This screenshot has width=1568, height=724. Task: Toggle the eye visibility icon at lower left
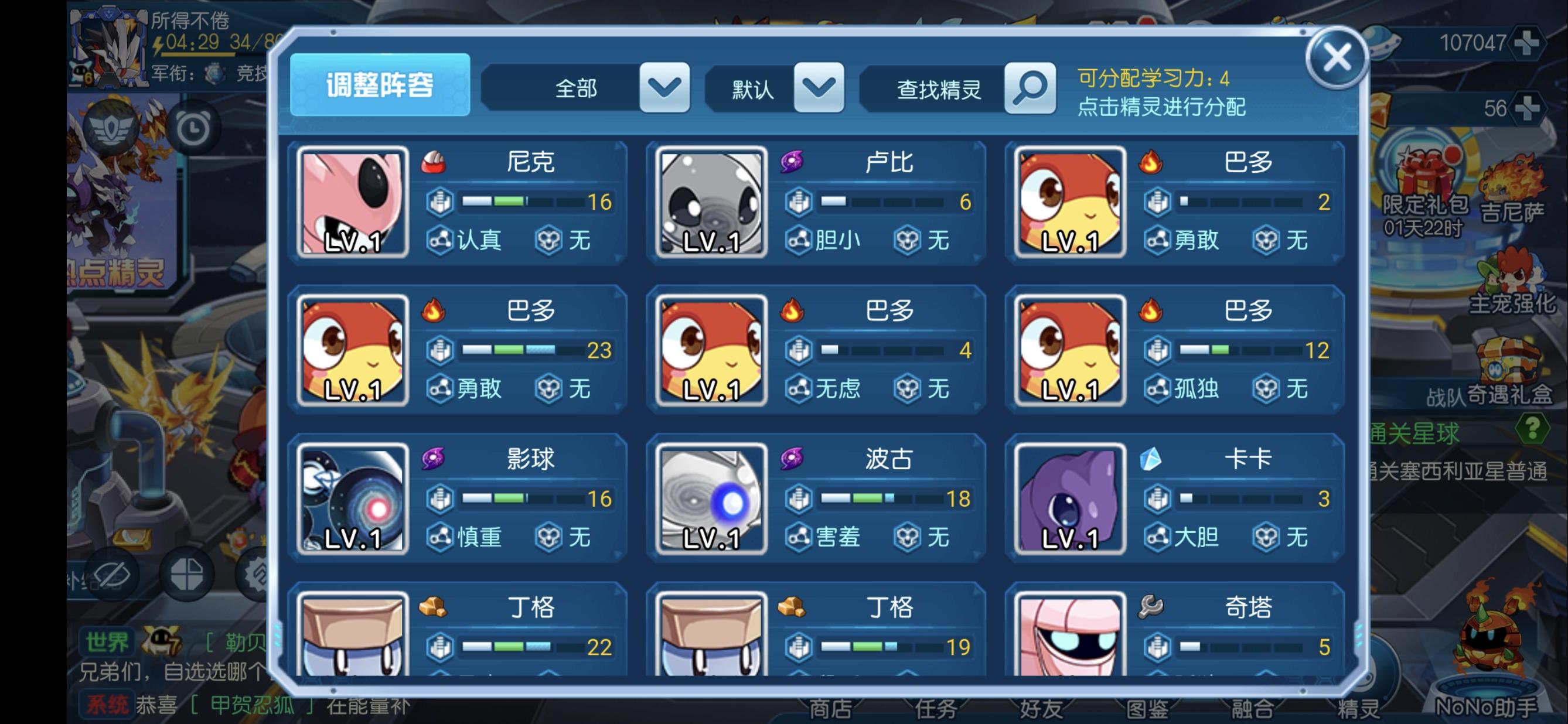click(111, 573)
